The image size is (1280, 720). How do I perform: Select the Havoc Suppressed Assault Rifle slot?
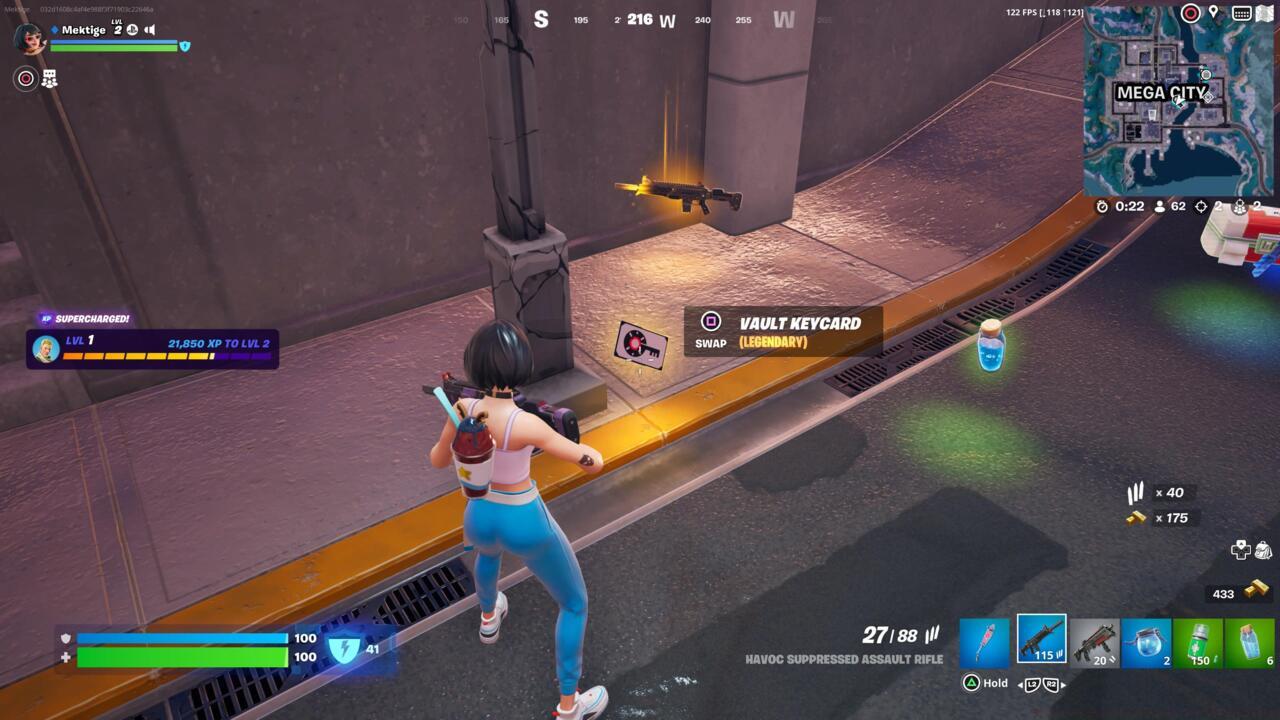tap(1042, 638)
